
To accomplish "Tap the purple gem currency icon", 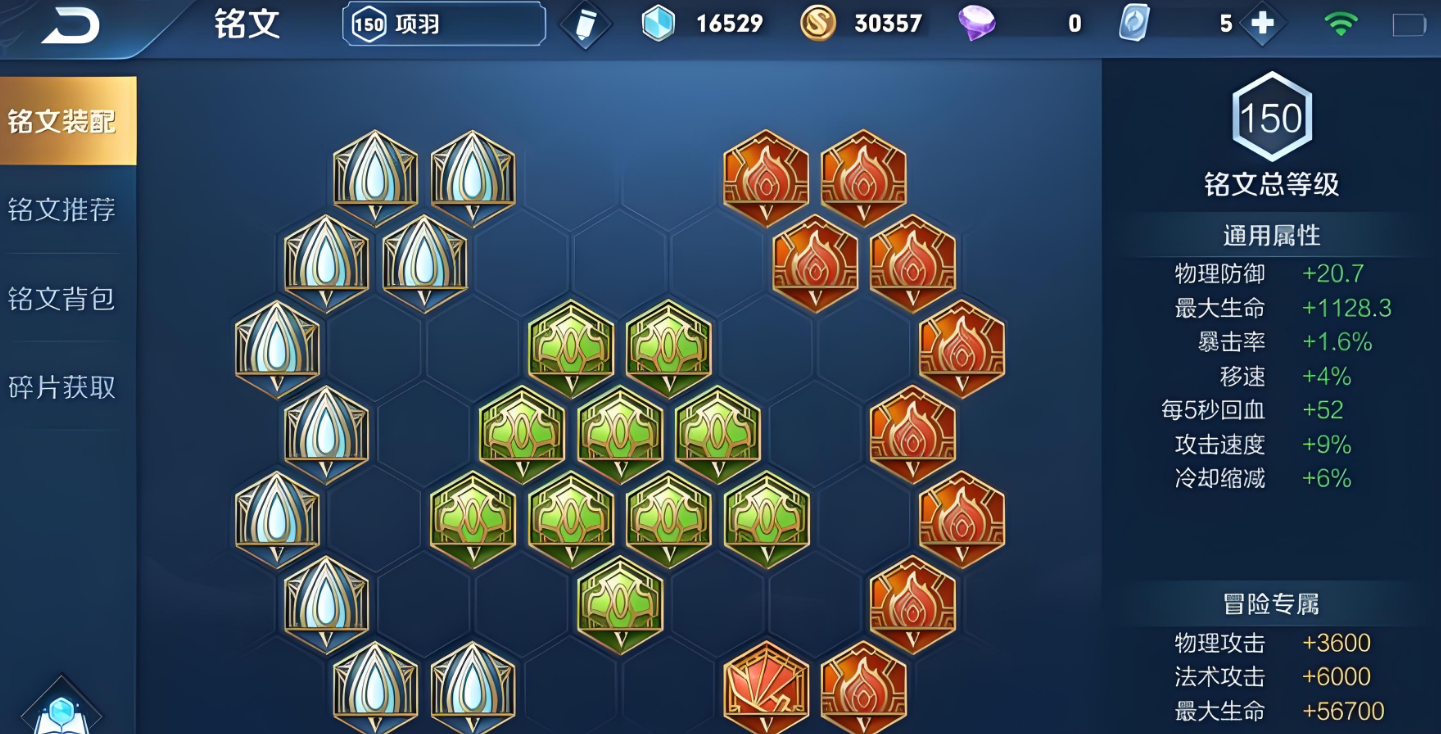I will [976, 24].
